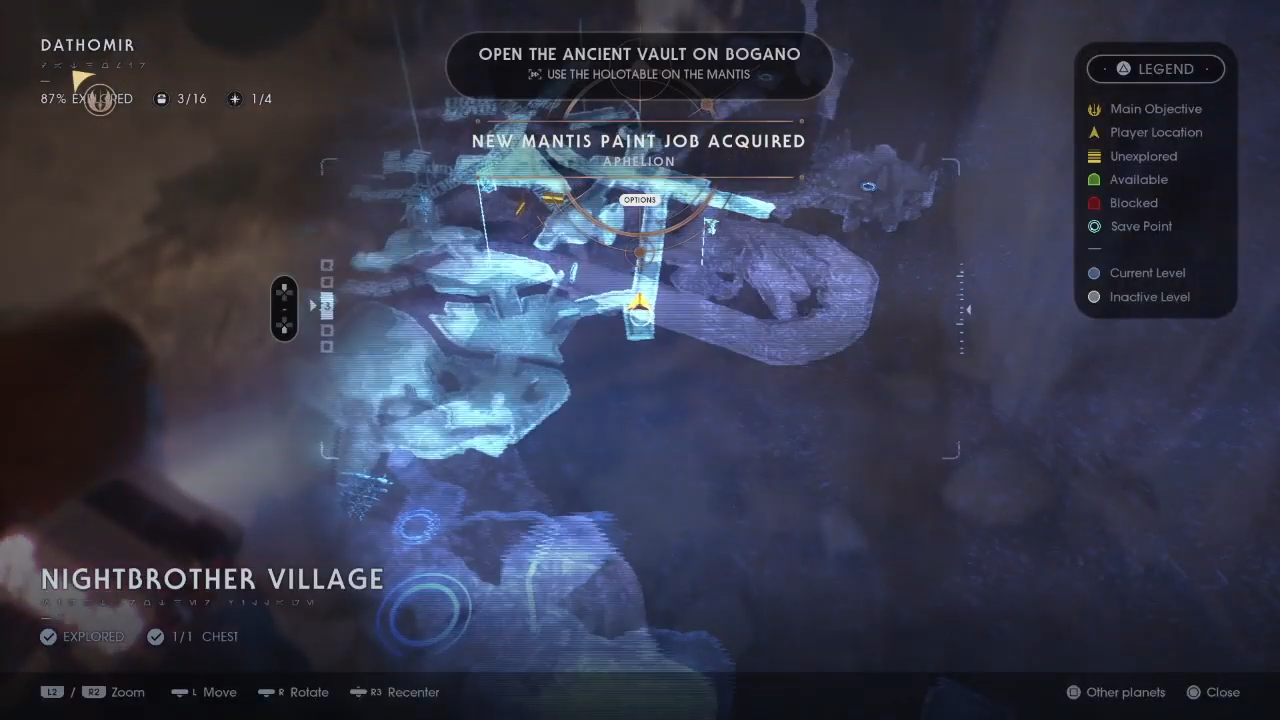The height and width of the screenshot is (720, 1280).
Task: Click the Other Planets globe icon
Action: [1073, 692]
